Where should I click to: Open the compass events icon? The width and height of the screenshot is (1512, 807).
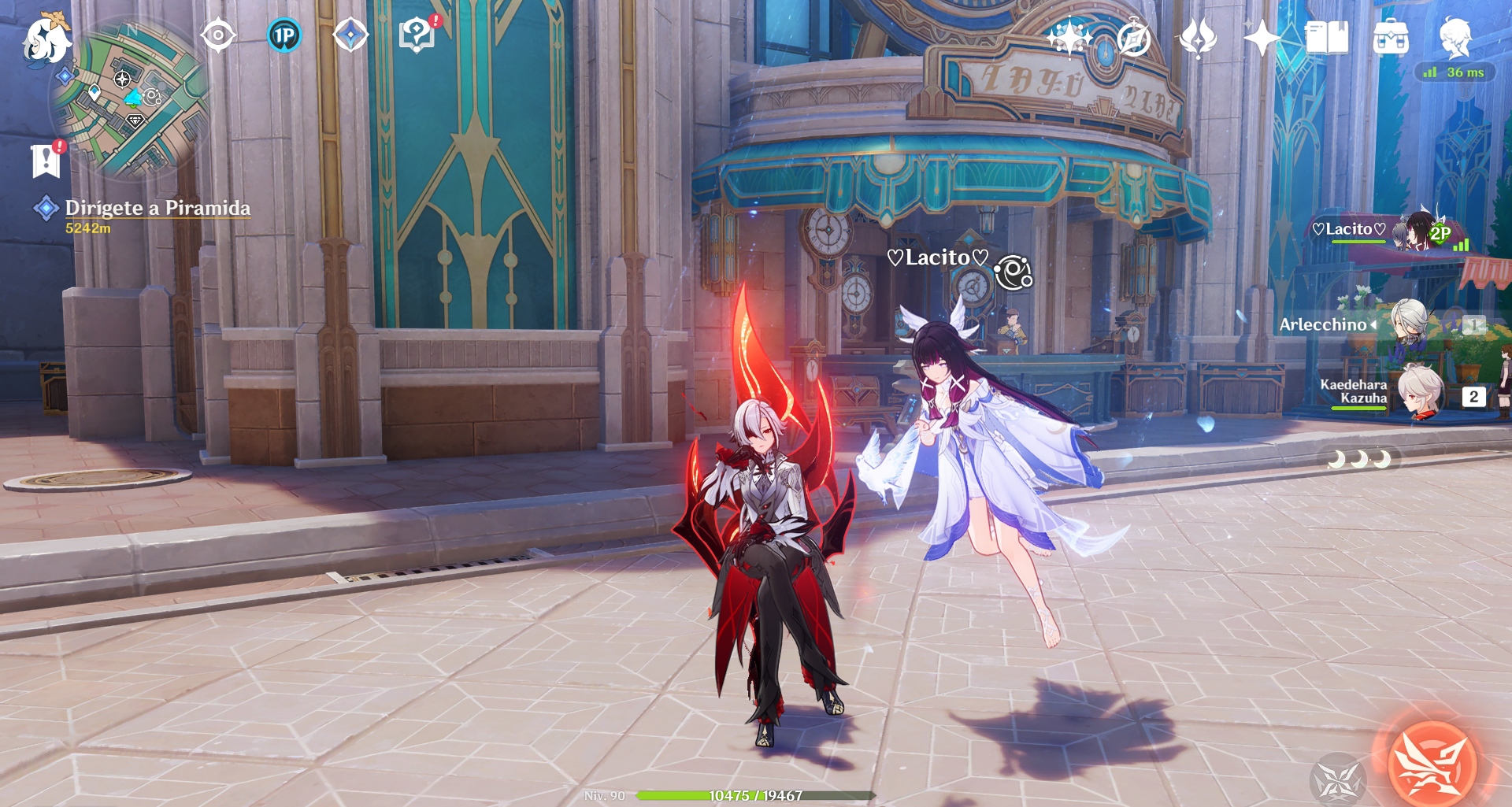point(1133,38)
